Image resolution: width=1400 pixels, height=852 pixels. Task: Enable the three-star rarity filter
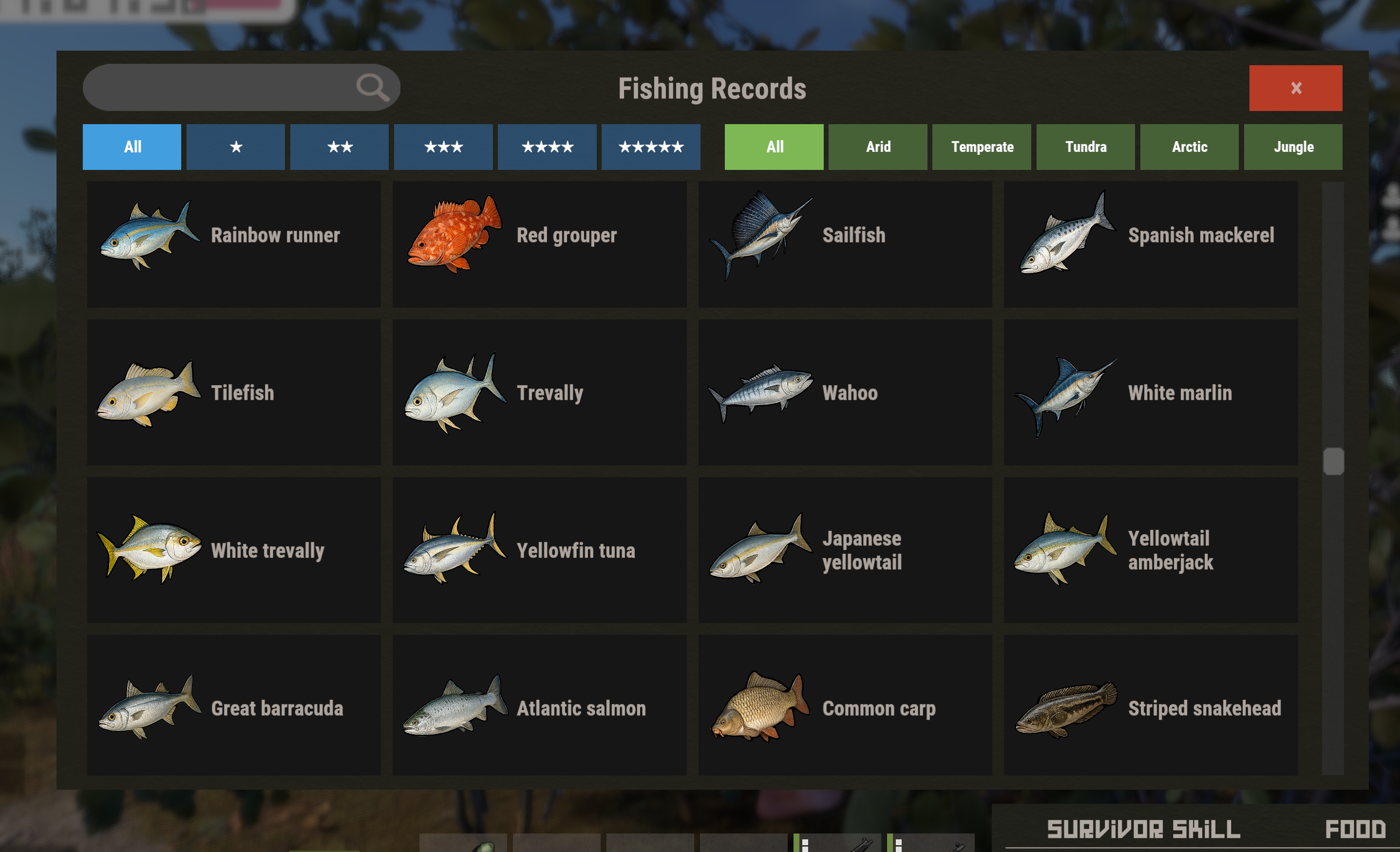443,147
